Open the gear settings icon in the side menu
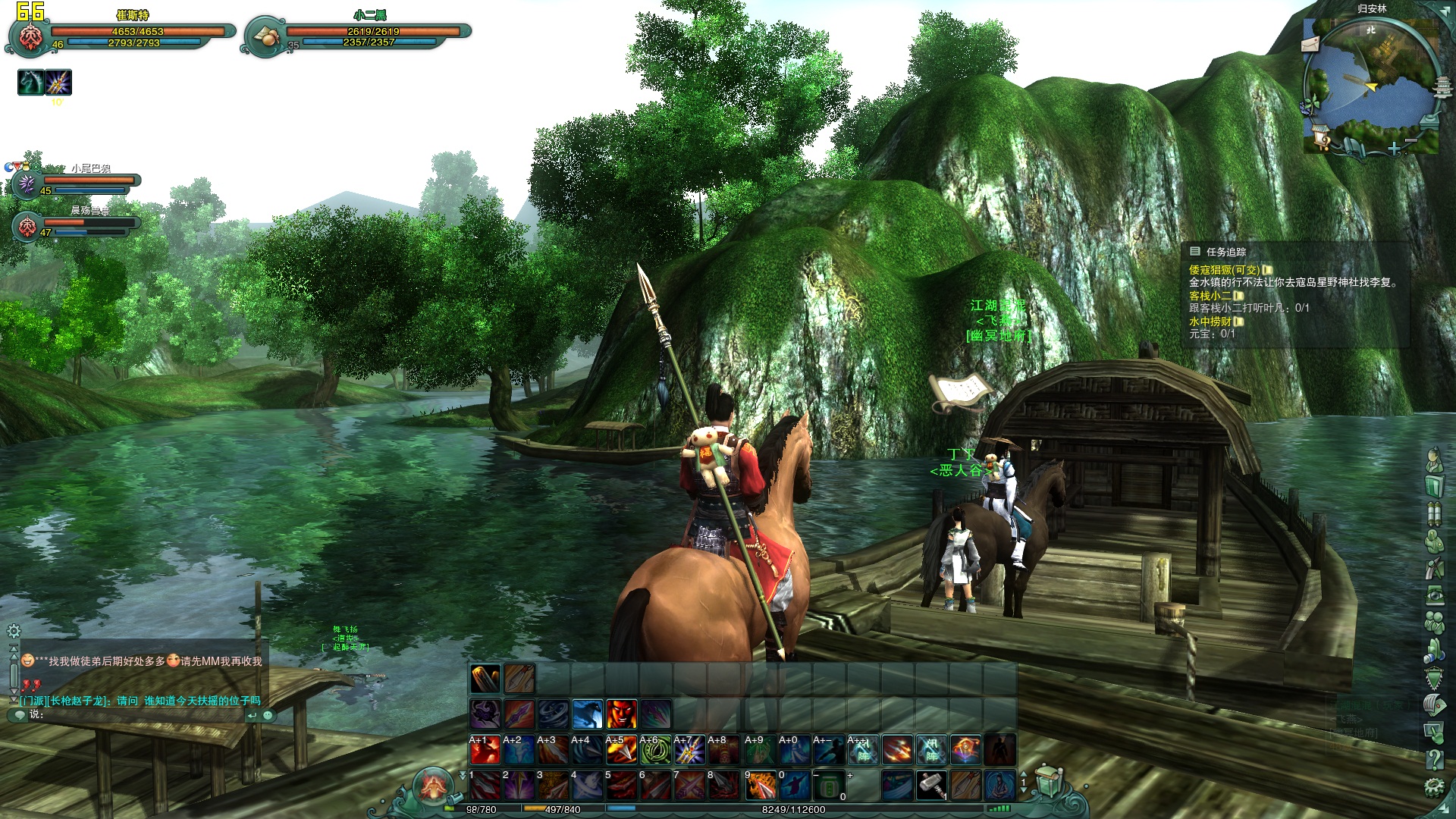This screenshot has height=819, width=1456. point(1433,786)
